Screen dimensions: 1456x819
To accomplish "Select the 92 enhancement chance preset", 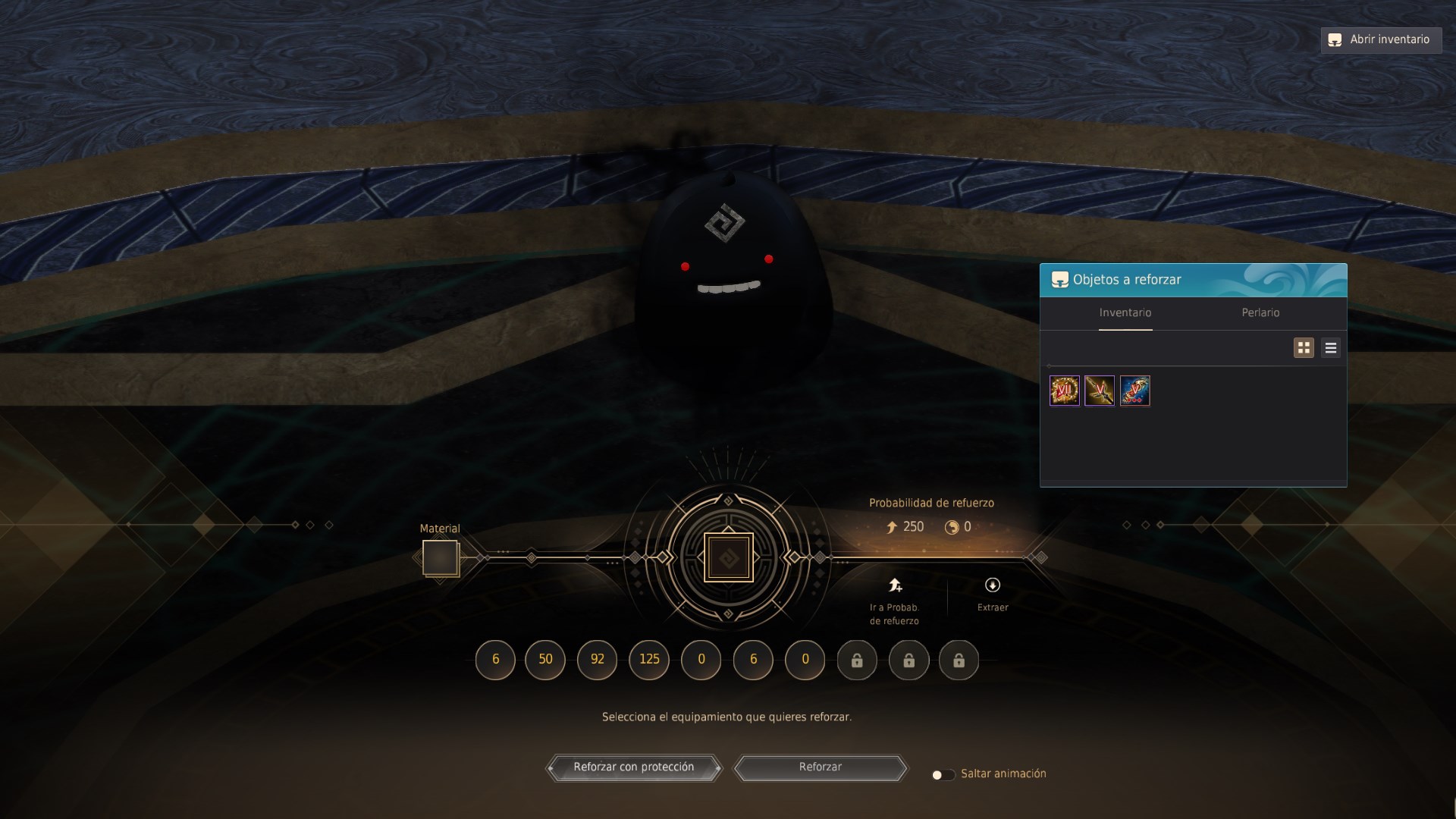I will [x=598, y=659].
